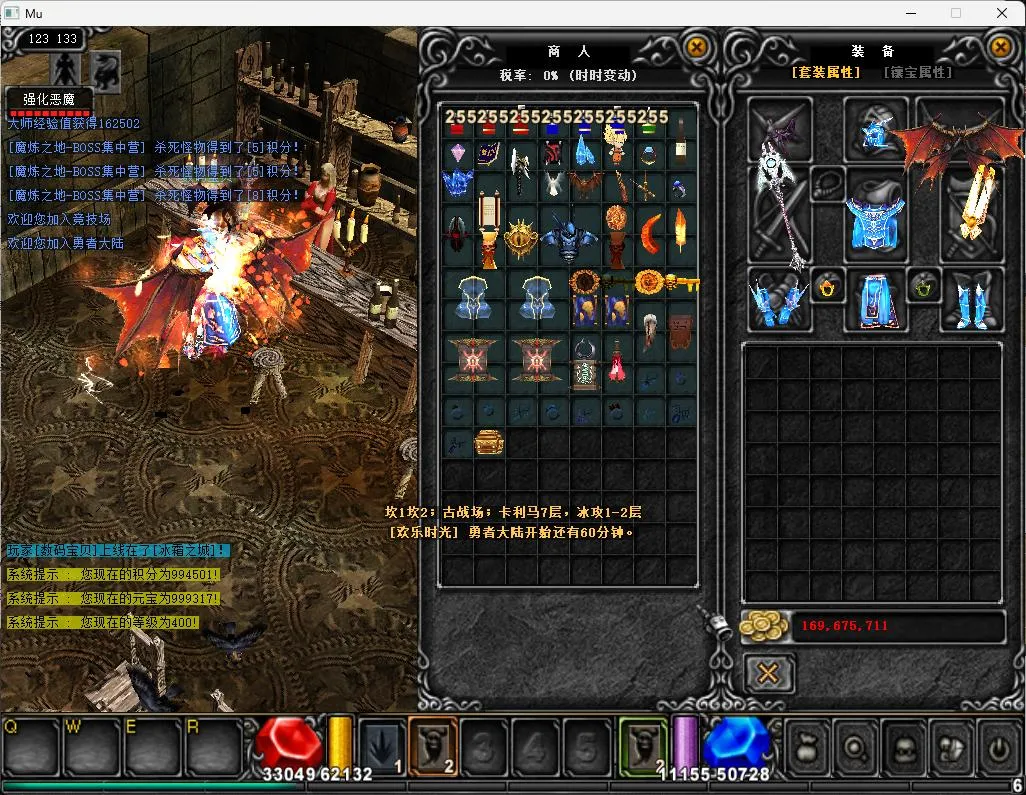This screenshot has width=1026, height=795.
Task: Close the Mu game window
Action: [x=1002, y=13]
